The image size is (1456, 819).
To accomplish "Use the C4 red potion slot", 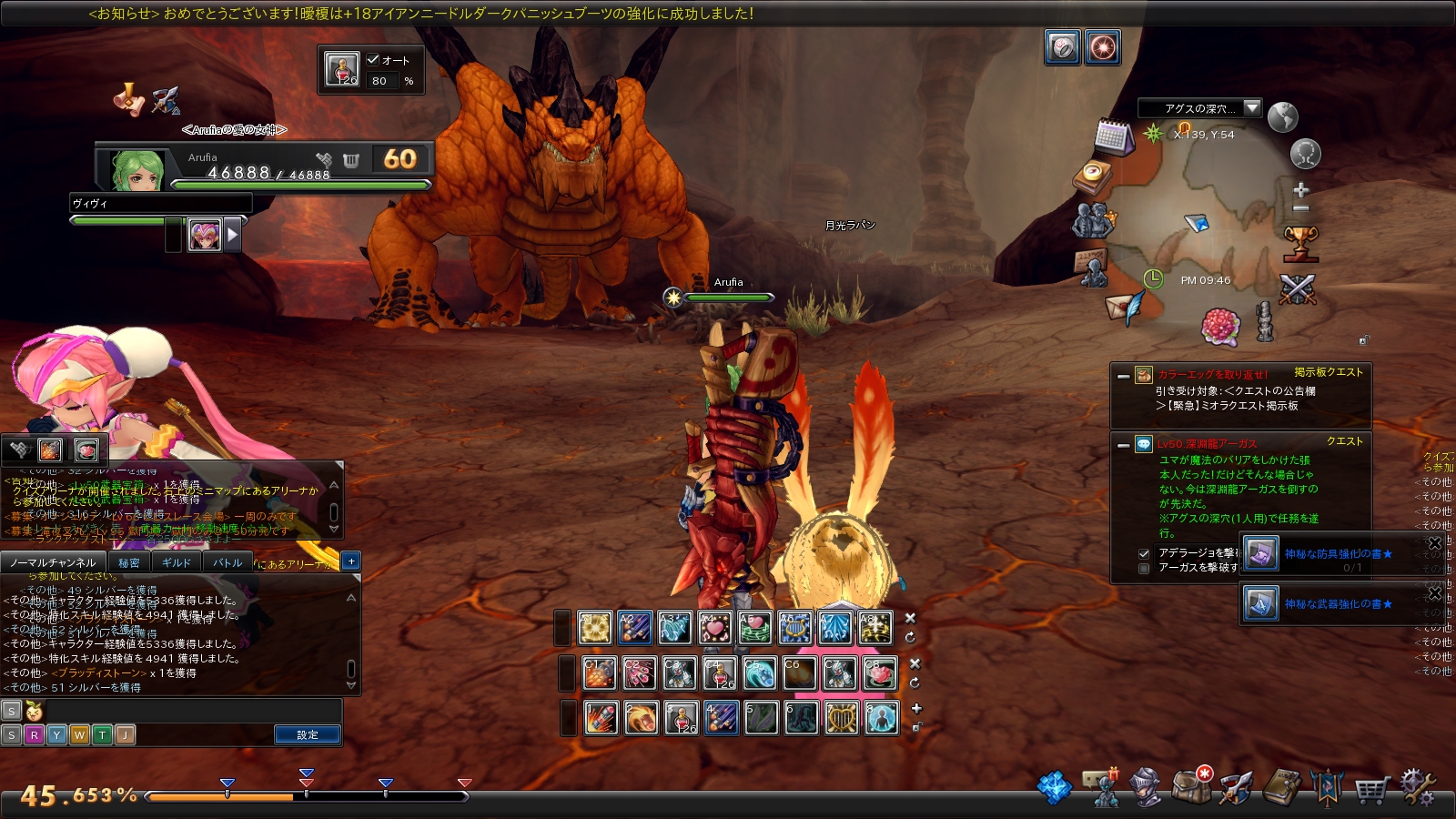I will coord(719,673).
